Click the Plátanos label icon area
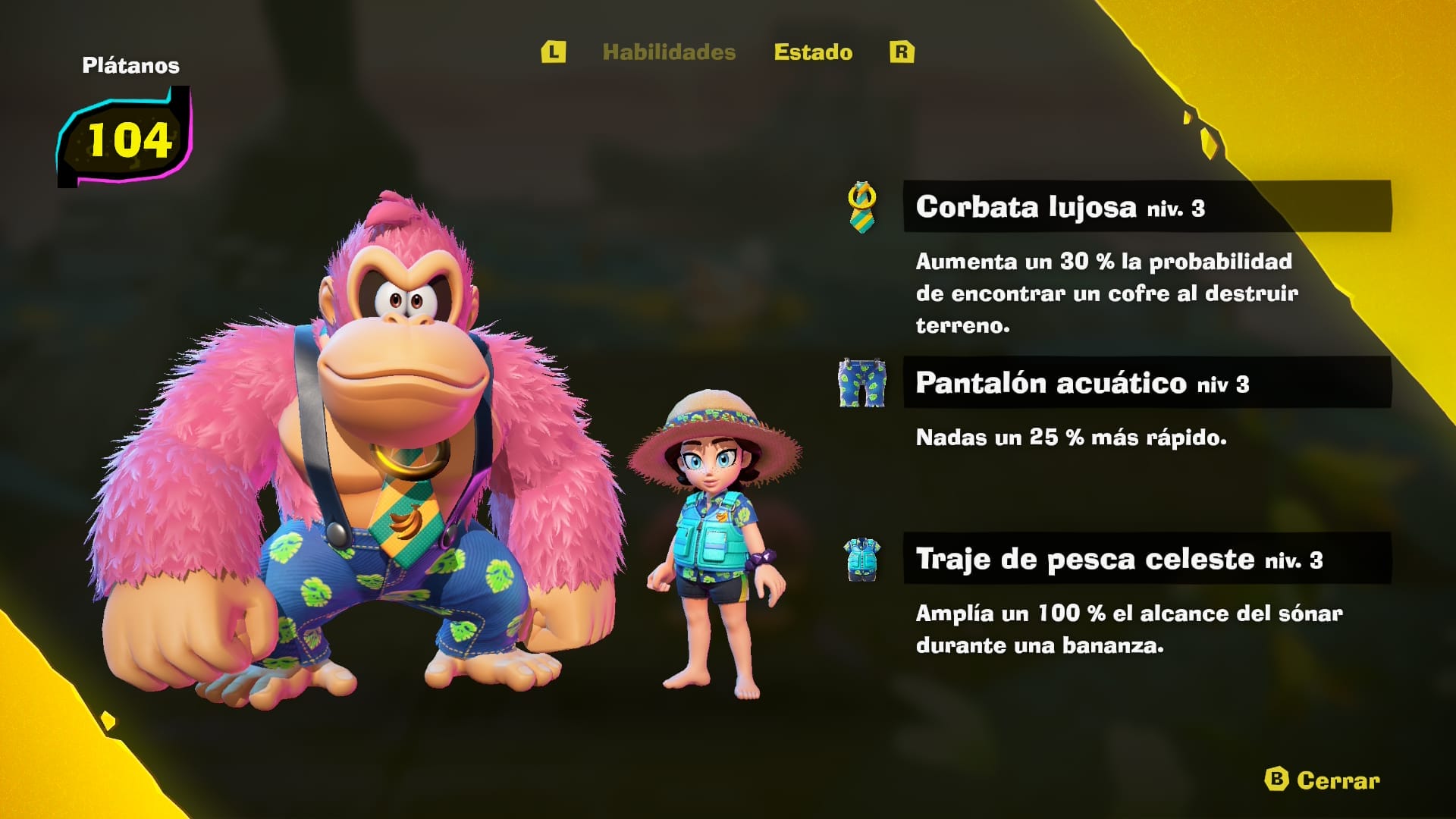The width and height of the screenshot is (1456, 819). pyautogui.click(x=130, y=66)
